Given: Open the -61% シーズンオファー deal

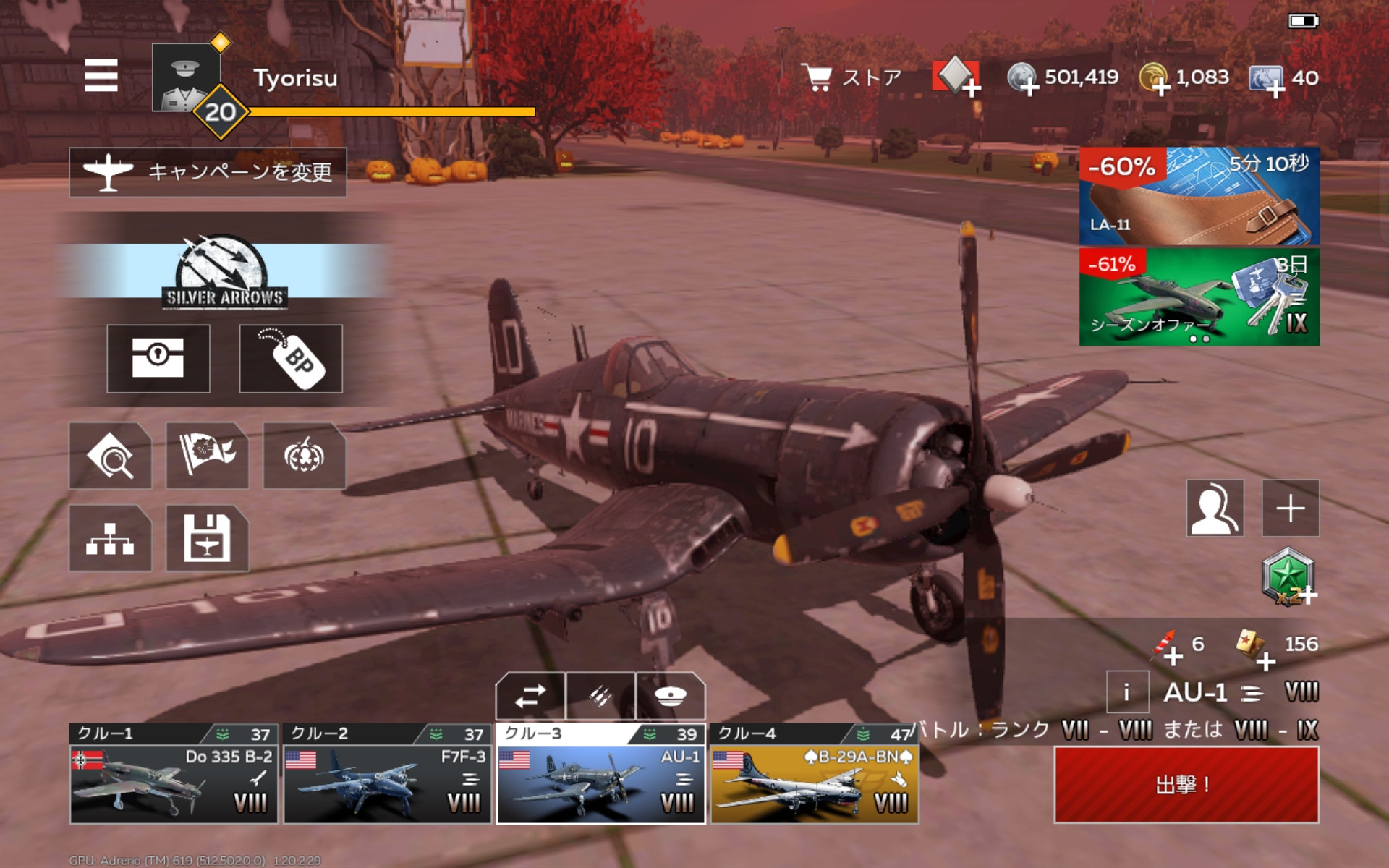Looking at the screenshot, I should [x=1199, y=297].
